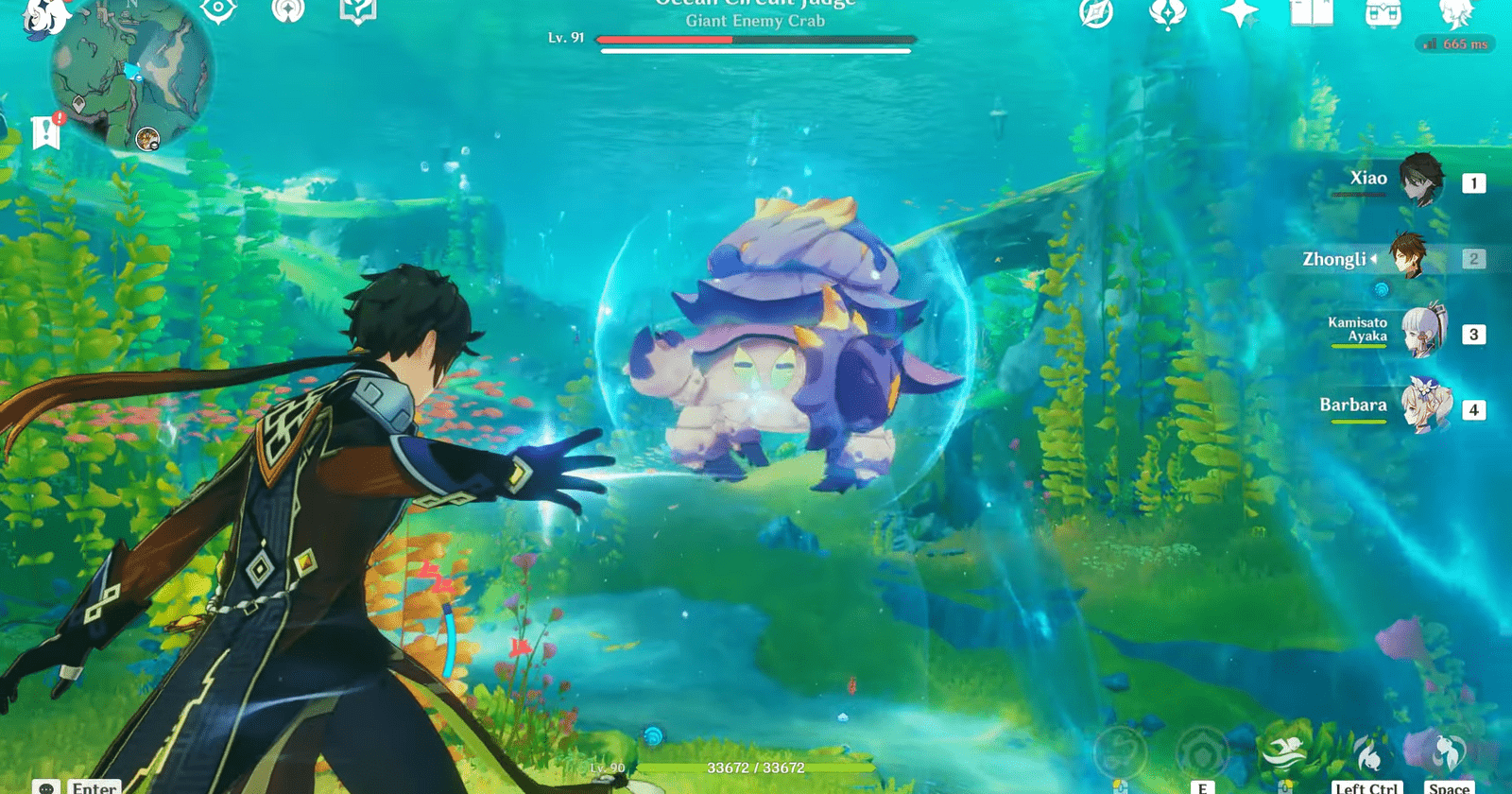Open the compass events icon

[1096, 13]
